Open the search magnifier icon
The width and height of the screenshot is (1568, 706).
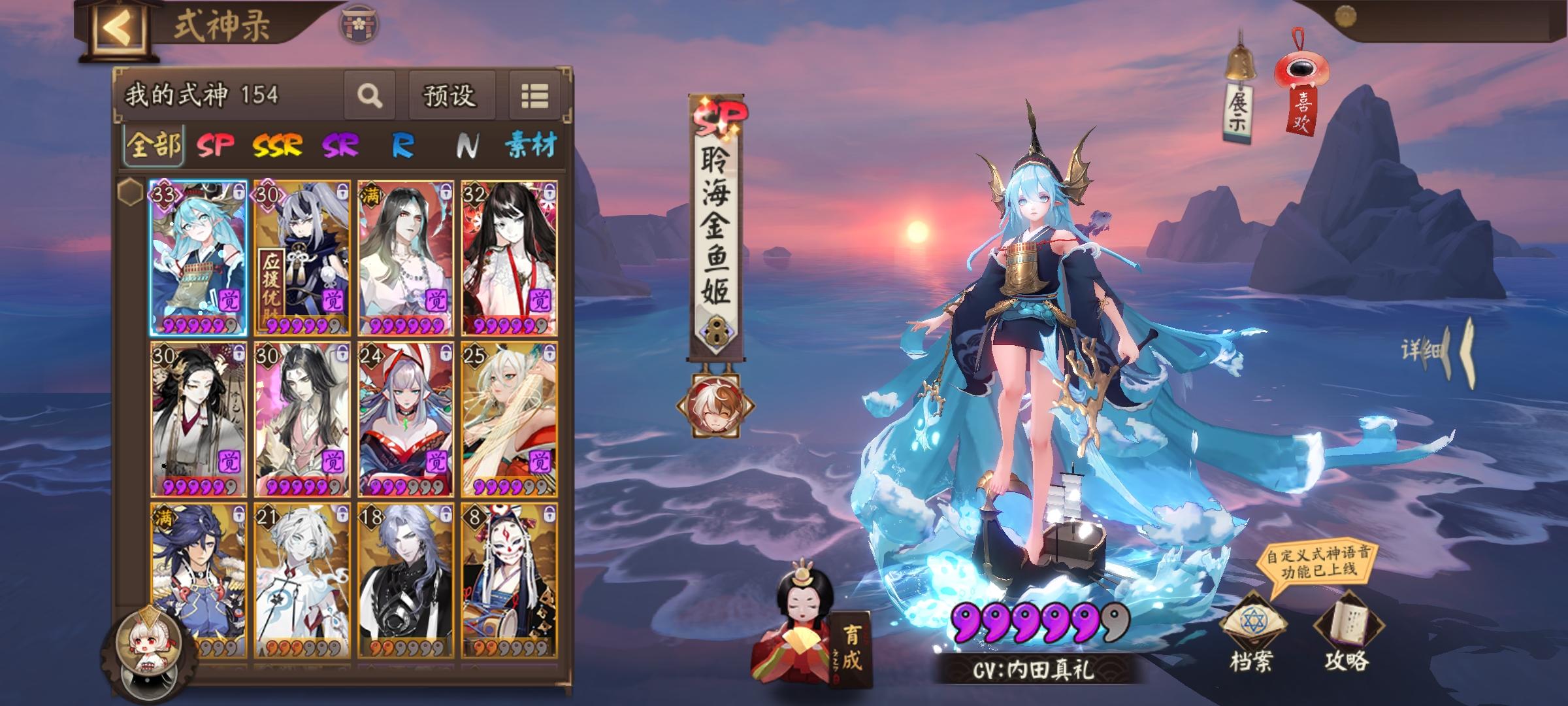point(370,95)
